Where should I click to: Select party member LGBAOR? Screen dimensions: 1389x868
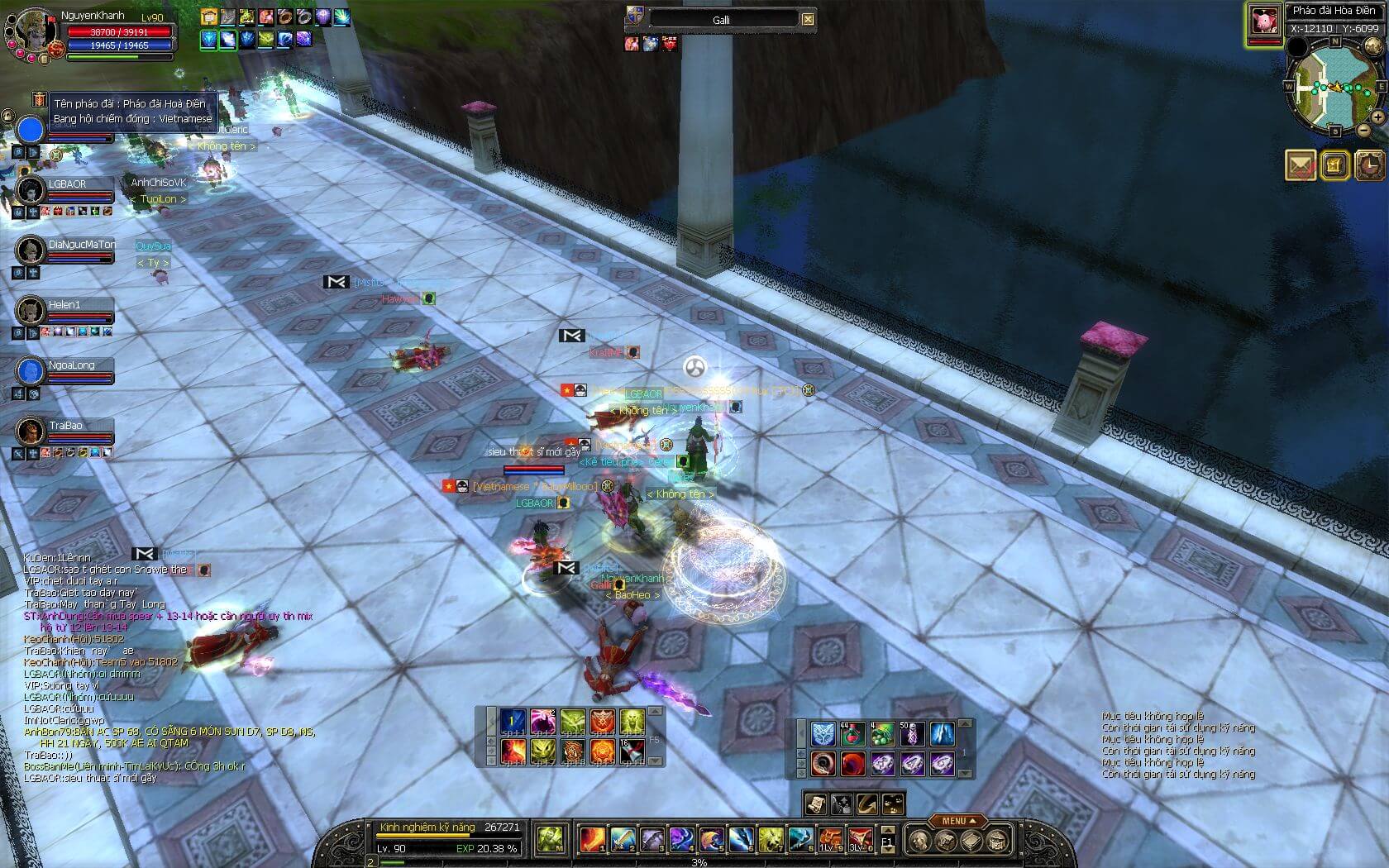[x=31, y=190]
